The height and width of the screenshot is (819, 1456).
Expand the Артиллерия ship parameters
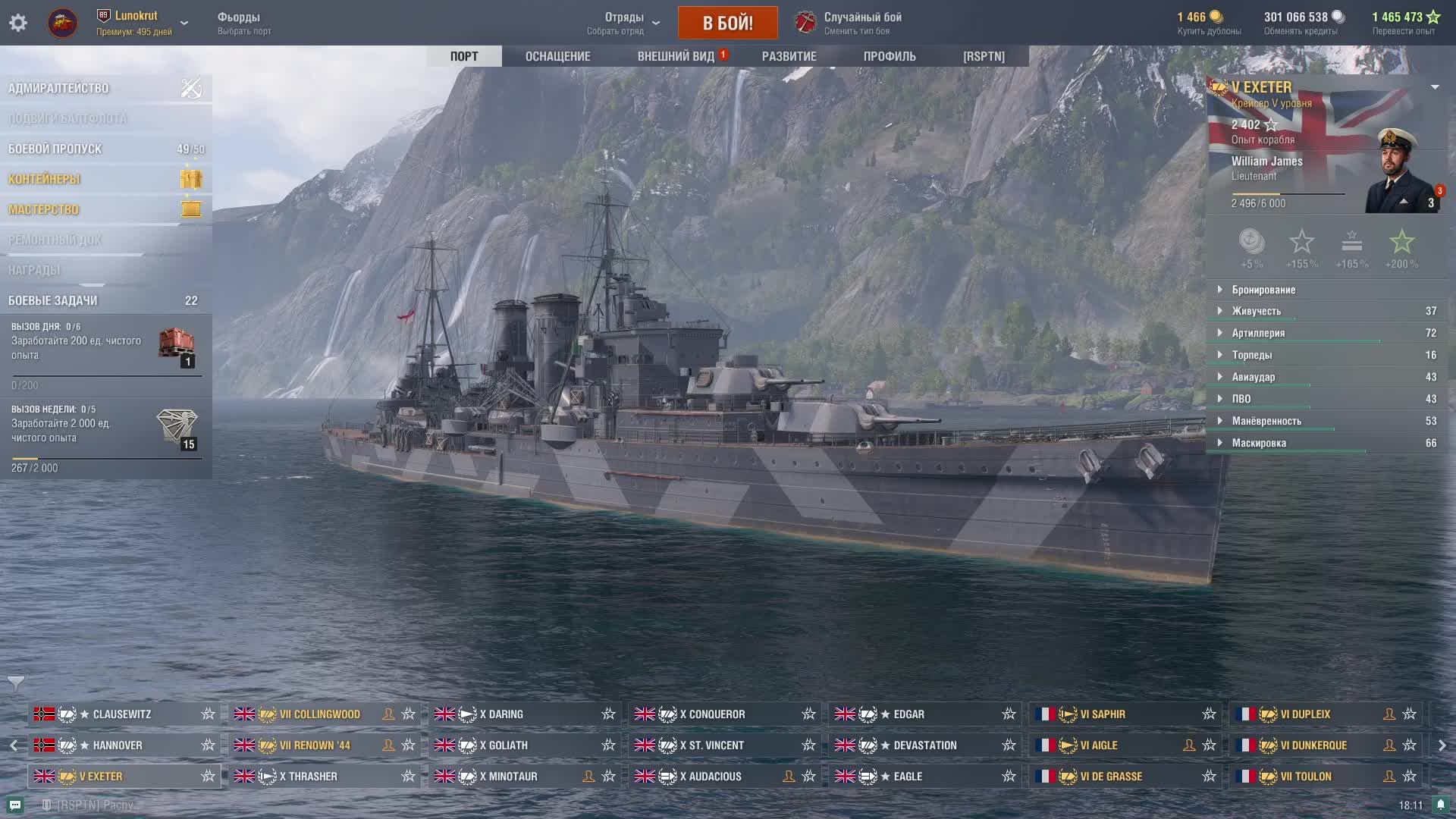(x=1258, y=333)
